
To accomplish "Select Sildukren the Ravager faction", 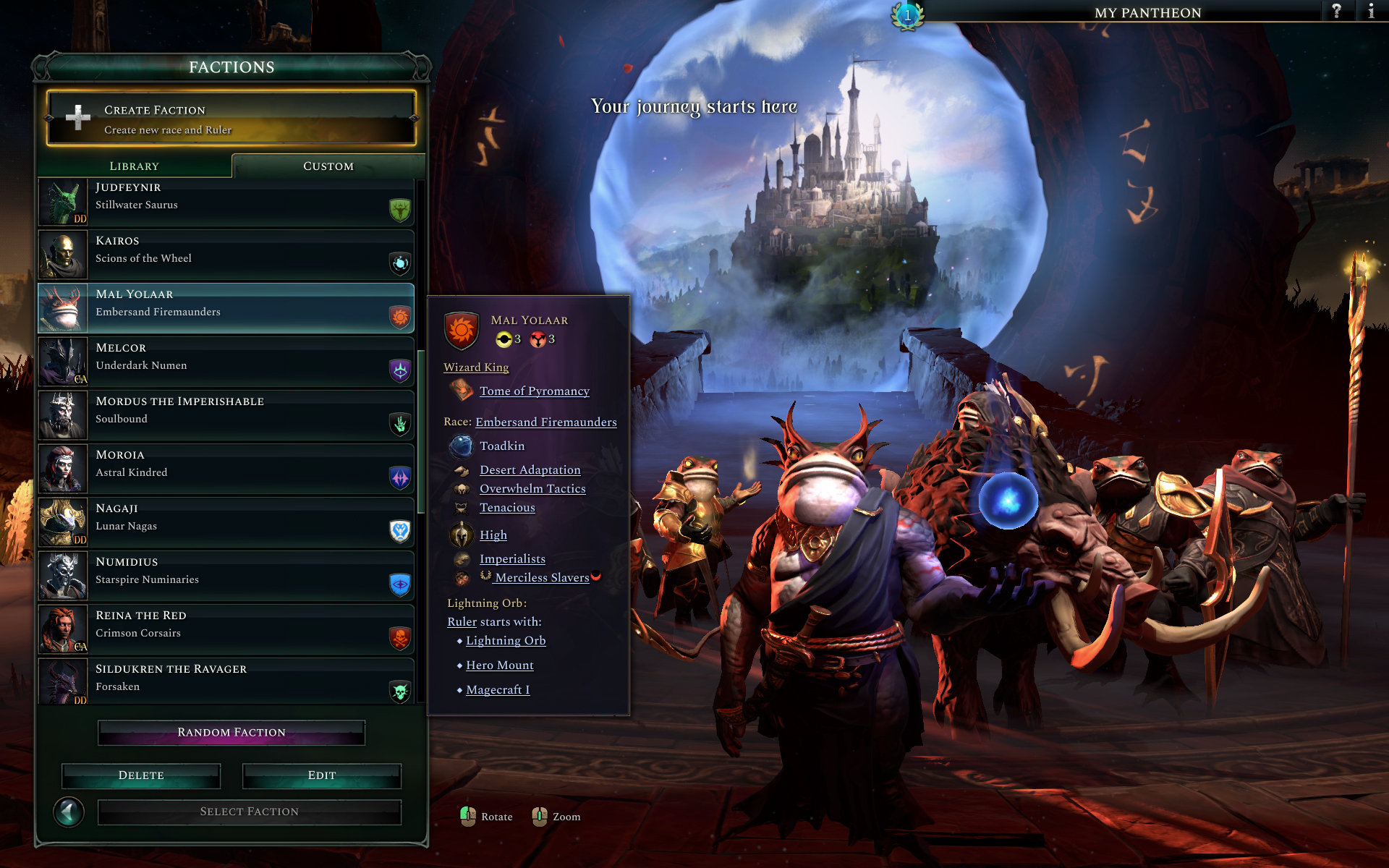I will click(x=226, y=681).
